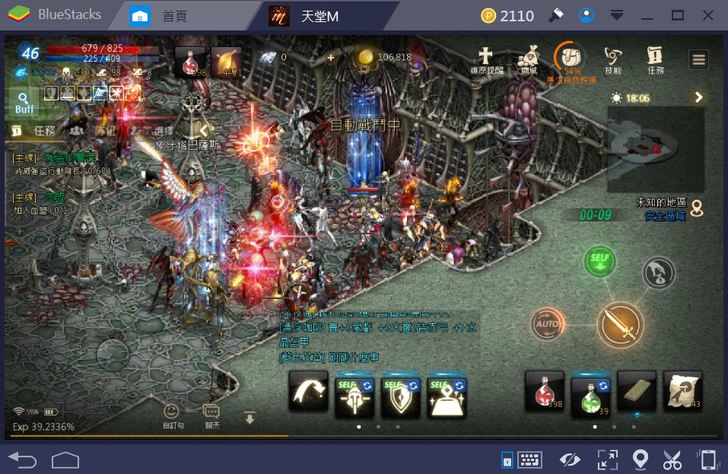
Task: Open the BlueStacks keyboard controls button
Action: click(x=530, y=459)
